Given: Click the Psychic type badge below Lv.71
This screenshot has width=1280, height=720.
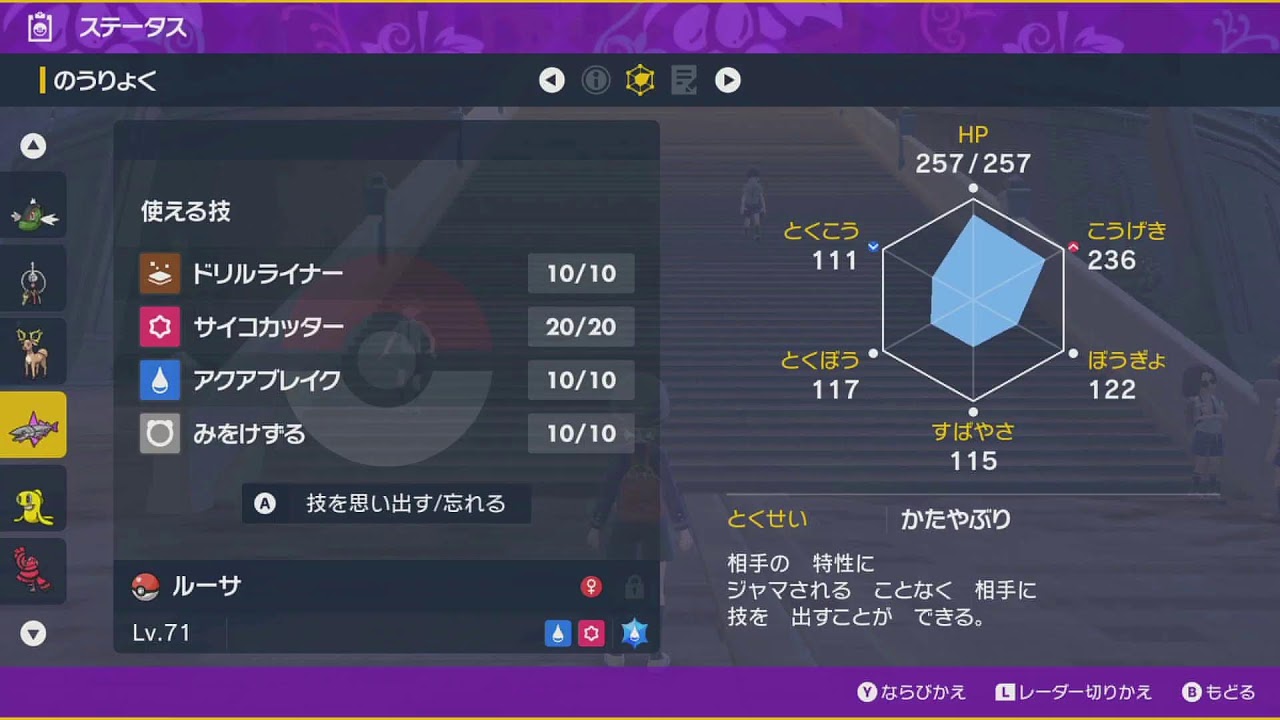Looking at the screenshot, I should (x=592, y=633).
